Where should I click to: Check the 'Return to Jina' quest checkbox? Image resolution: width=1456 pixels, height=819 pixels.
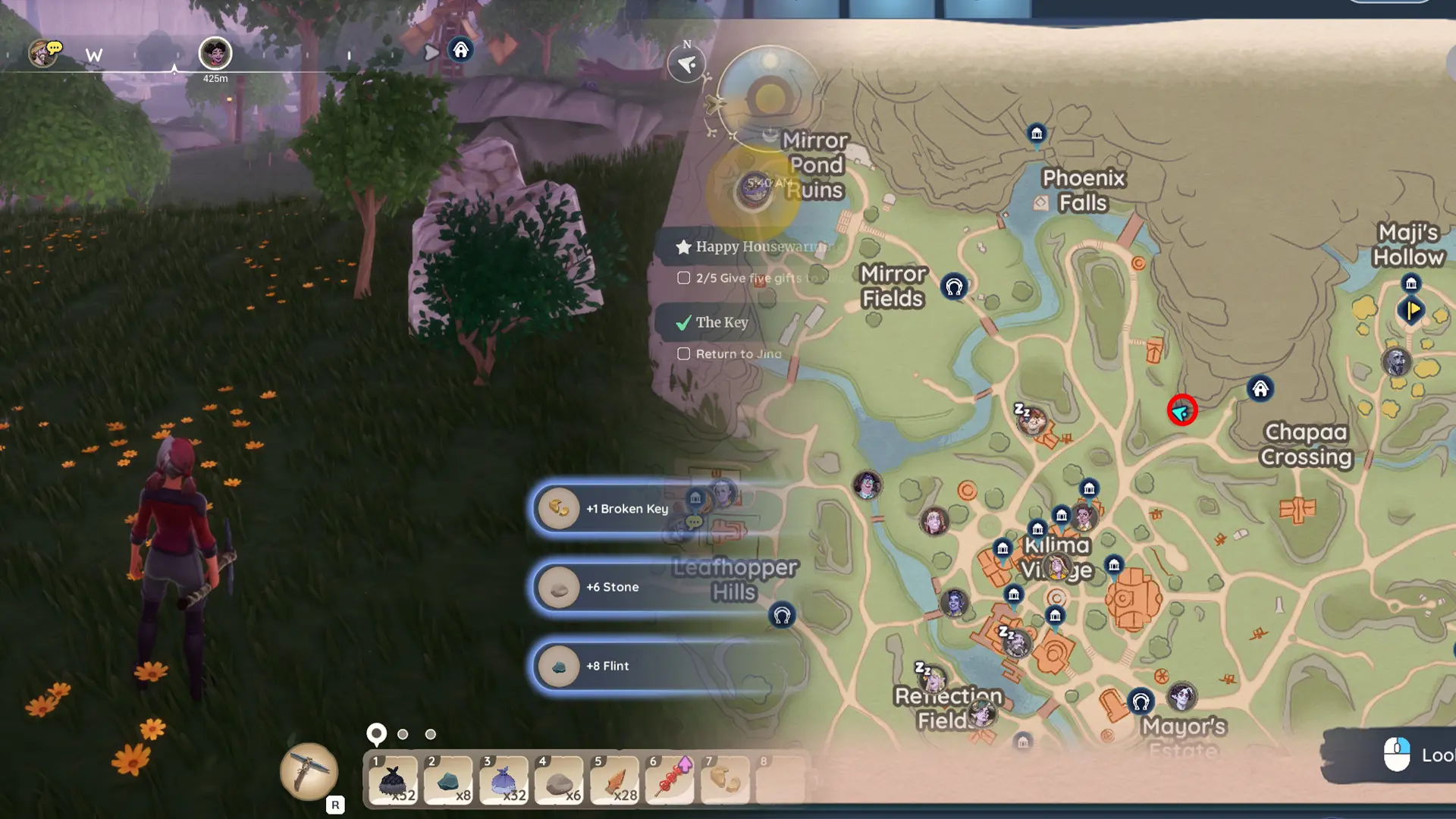(x=683, y=353)
